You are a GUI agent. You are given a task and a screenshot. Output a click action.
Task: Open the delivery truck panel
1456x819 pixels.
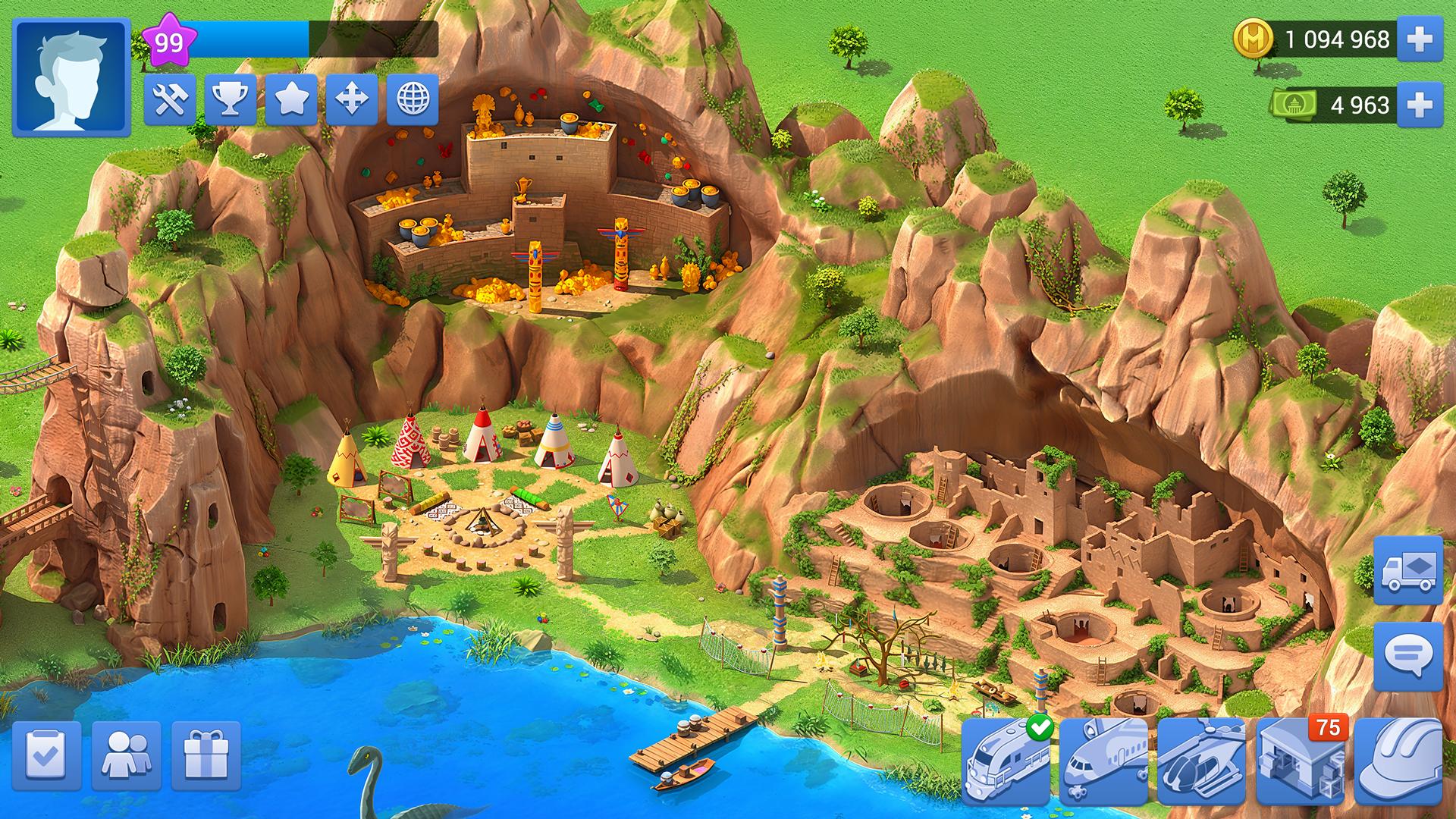(x=1408, y=570)
